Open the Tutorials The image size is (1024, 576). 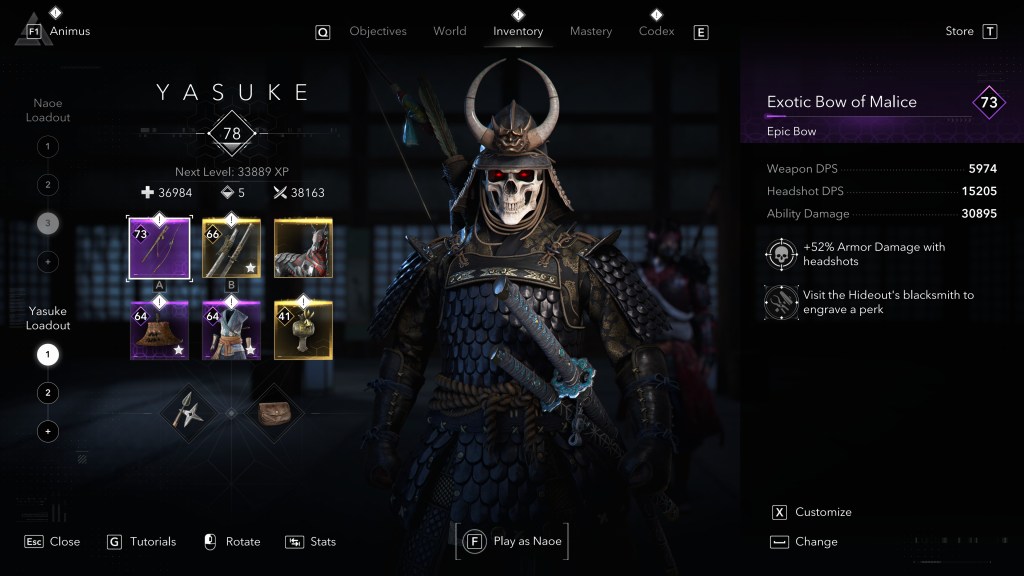[x=152, y=541]
